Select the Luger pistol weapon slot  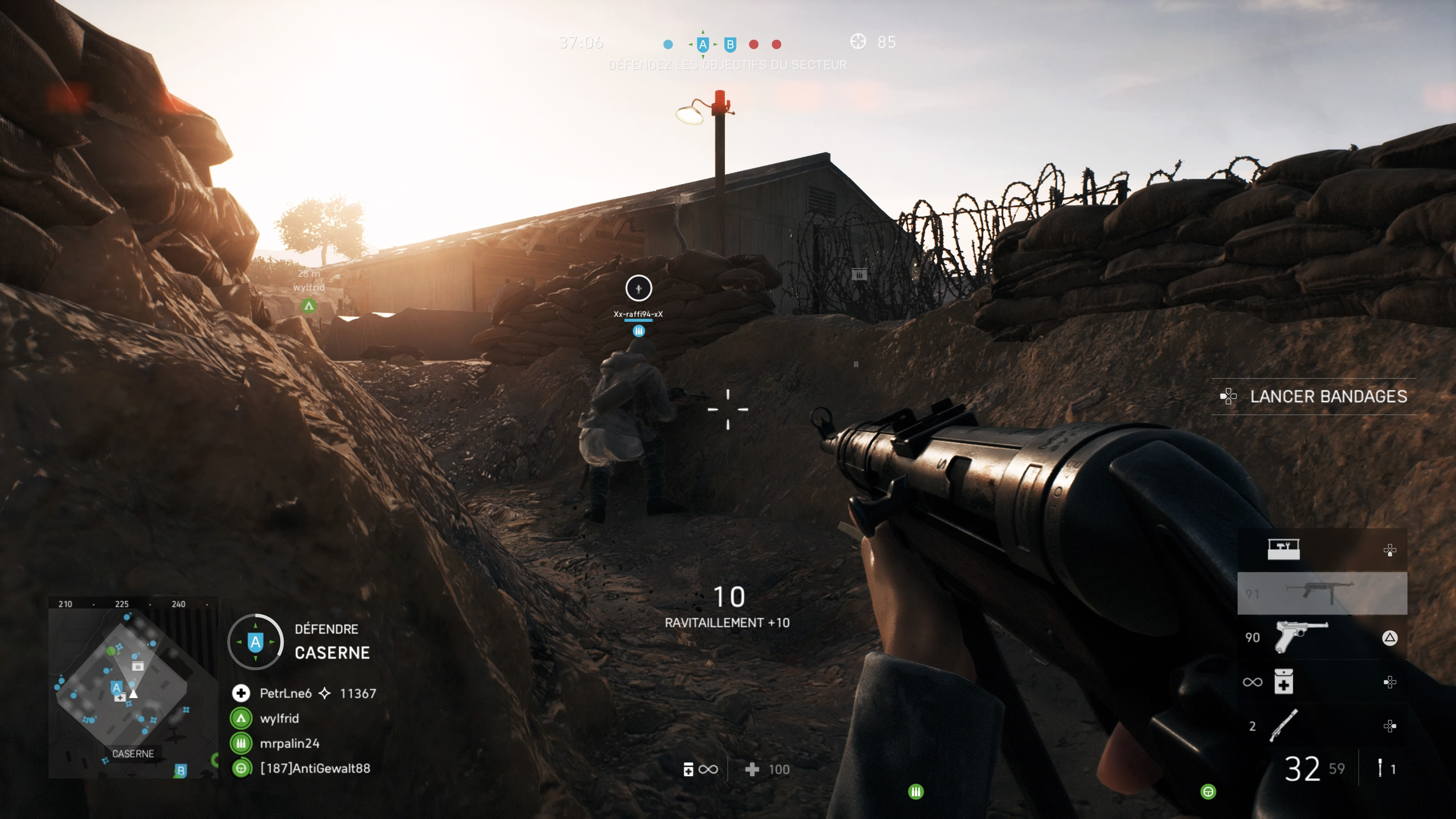(x=1303, y=636)
